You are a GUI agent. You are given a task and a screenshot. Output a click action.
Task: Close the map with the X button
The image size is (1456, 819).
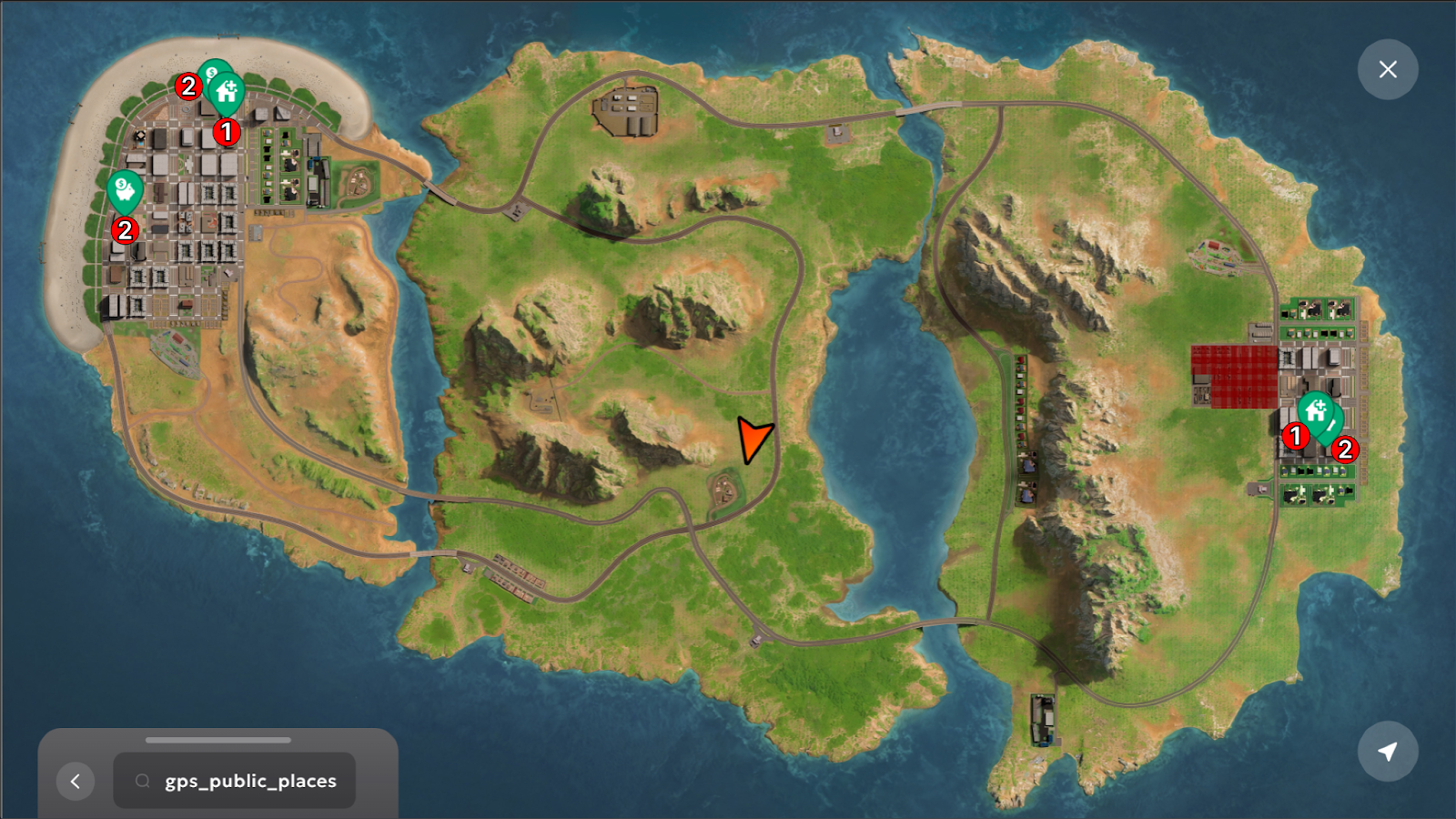coord(1388,69)
